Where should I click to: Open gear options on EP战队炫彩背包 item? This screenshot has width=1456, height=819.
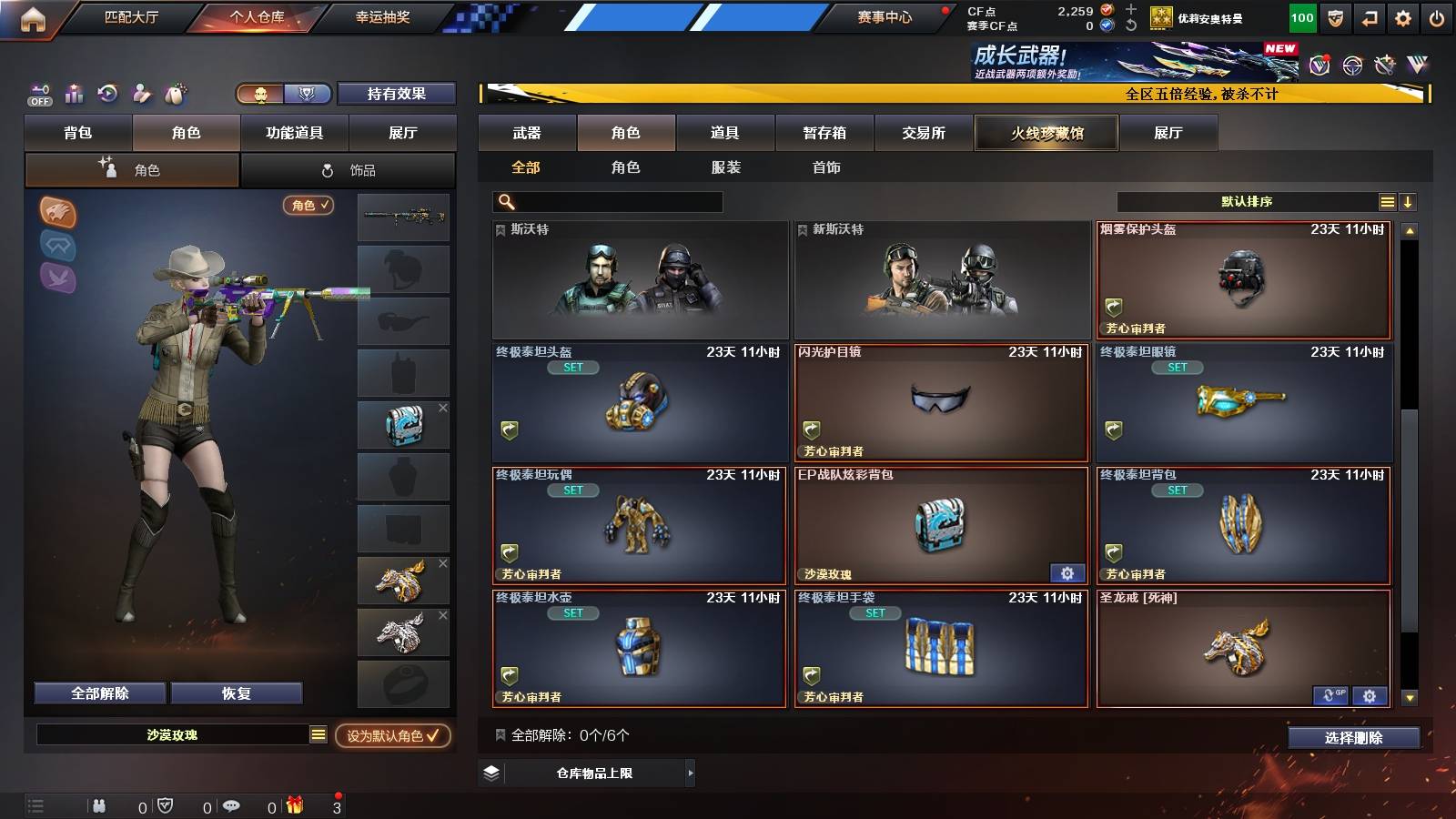pyautogui.click(x=1067, y=573)
